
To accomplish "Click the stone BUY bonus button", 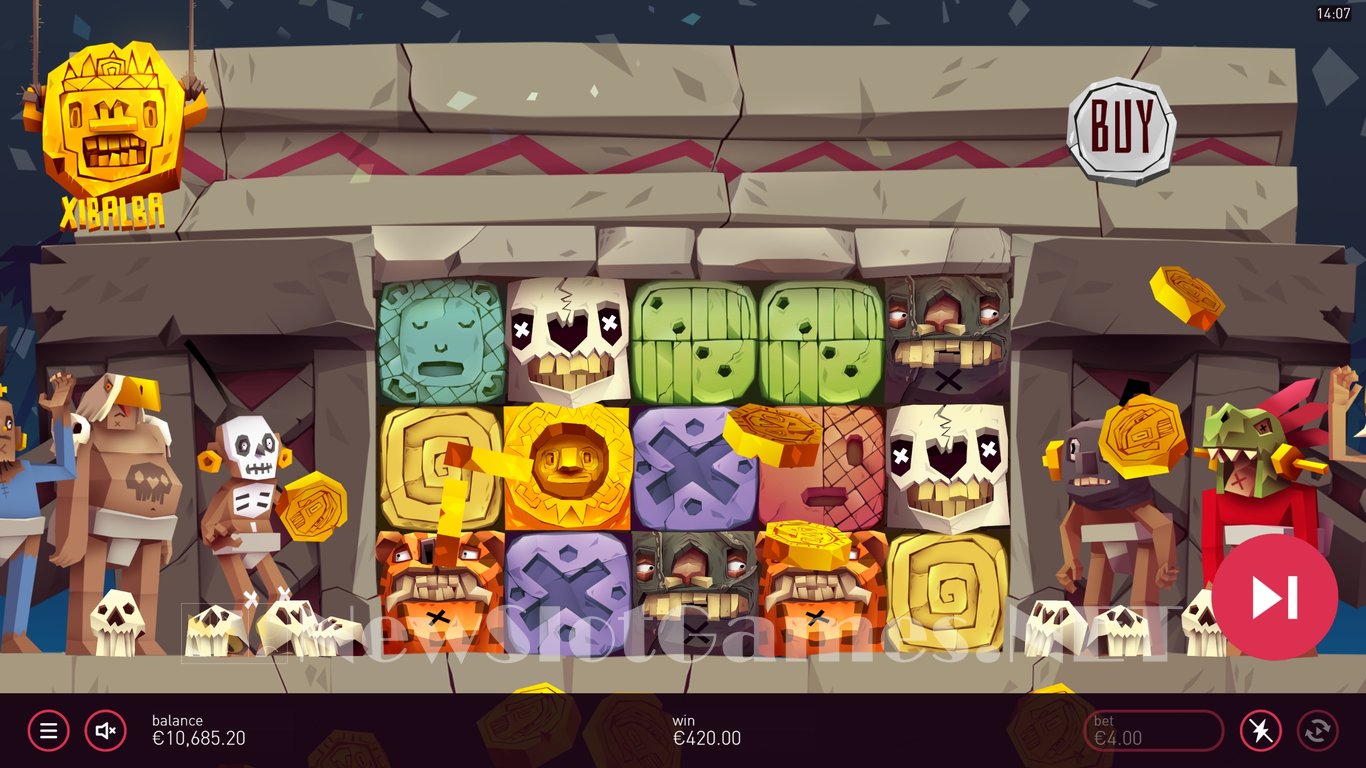I will pyautogui.click(x=1121, y=130).
